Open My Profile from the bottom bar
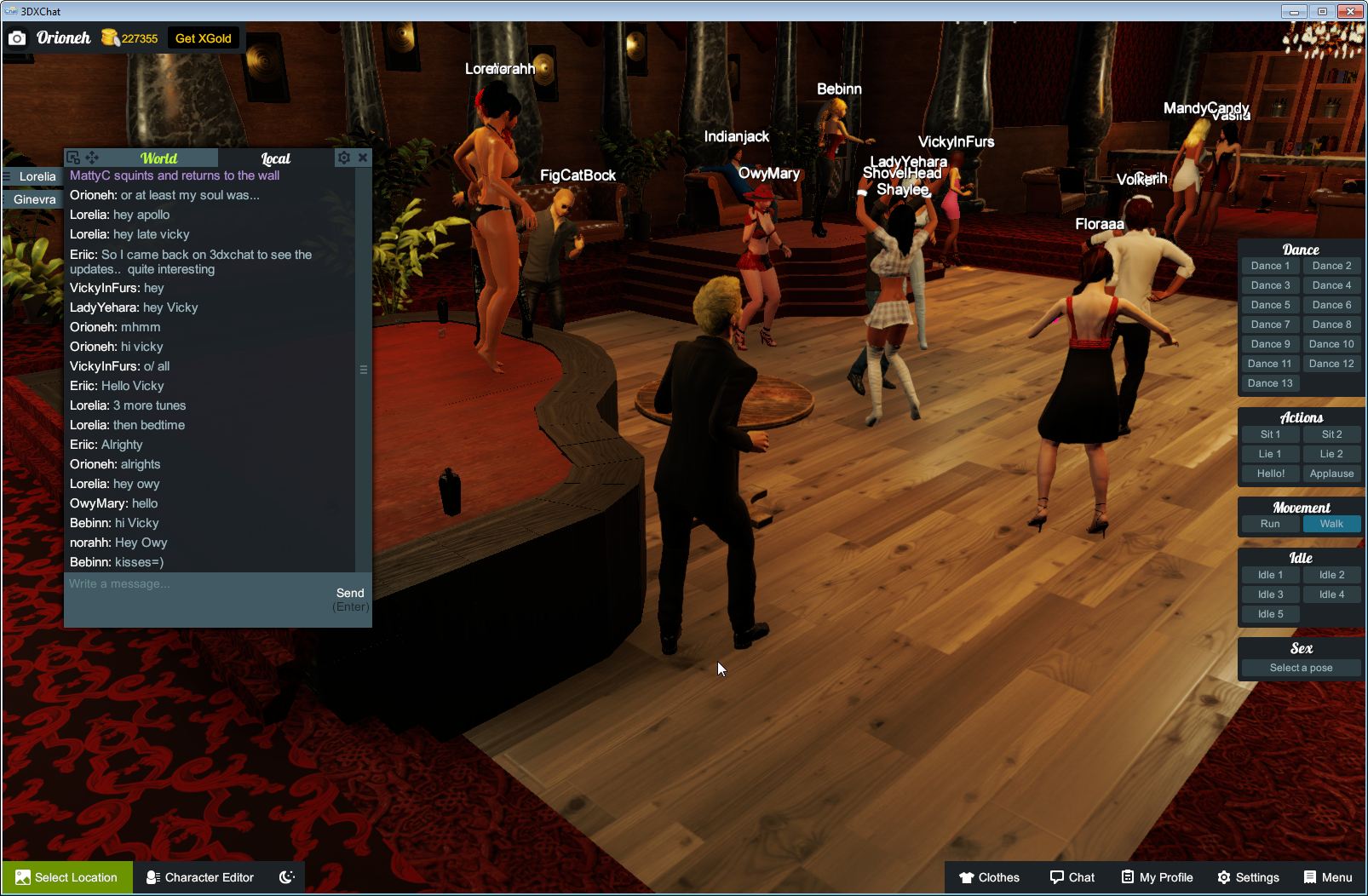The width and height of the screenshot is (1368, 896). 1156,877
